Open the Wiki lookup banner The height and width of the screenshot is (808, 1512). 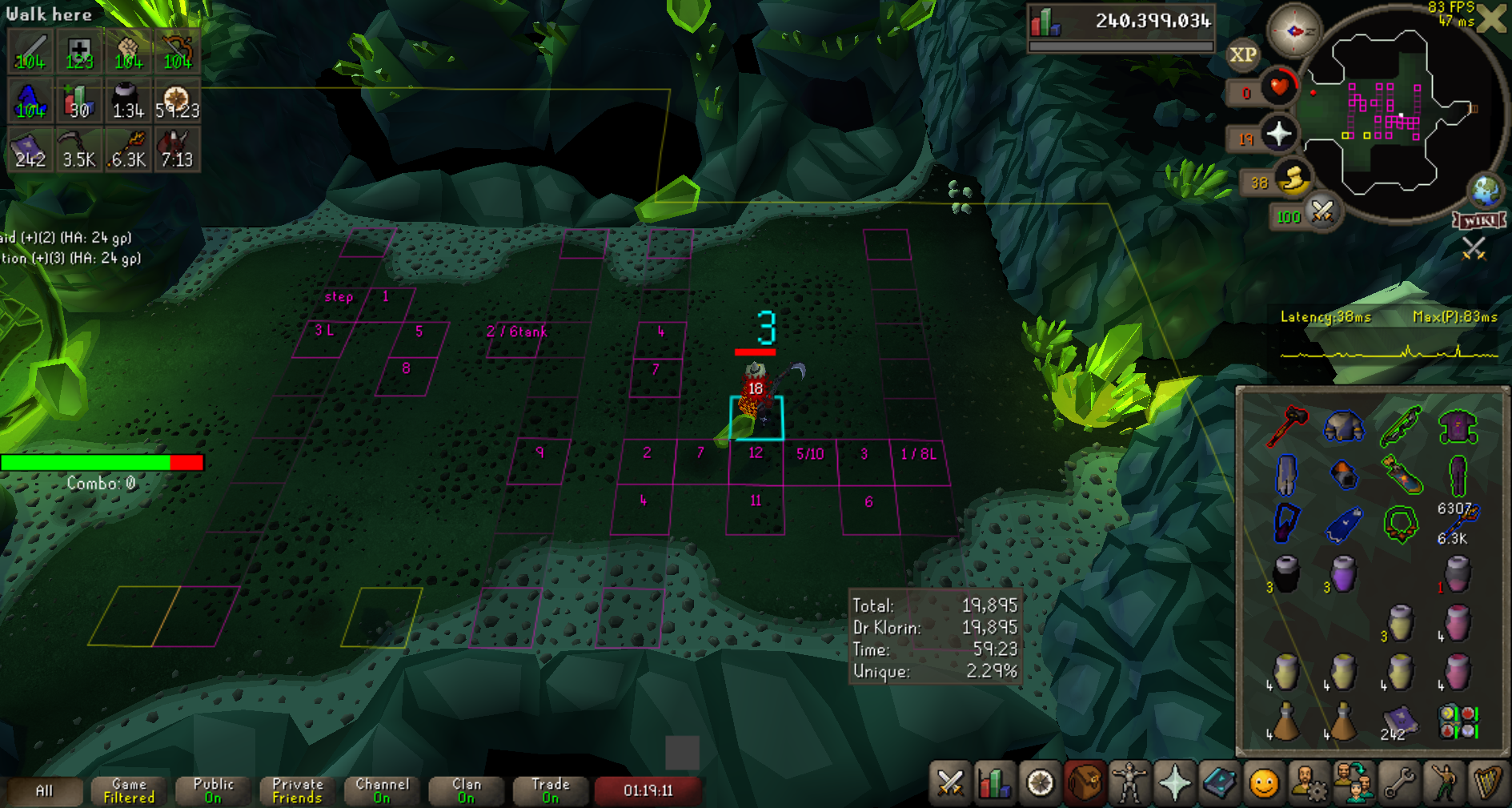click(x=1479, y=220)
